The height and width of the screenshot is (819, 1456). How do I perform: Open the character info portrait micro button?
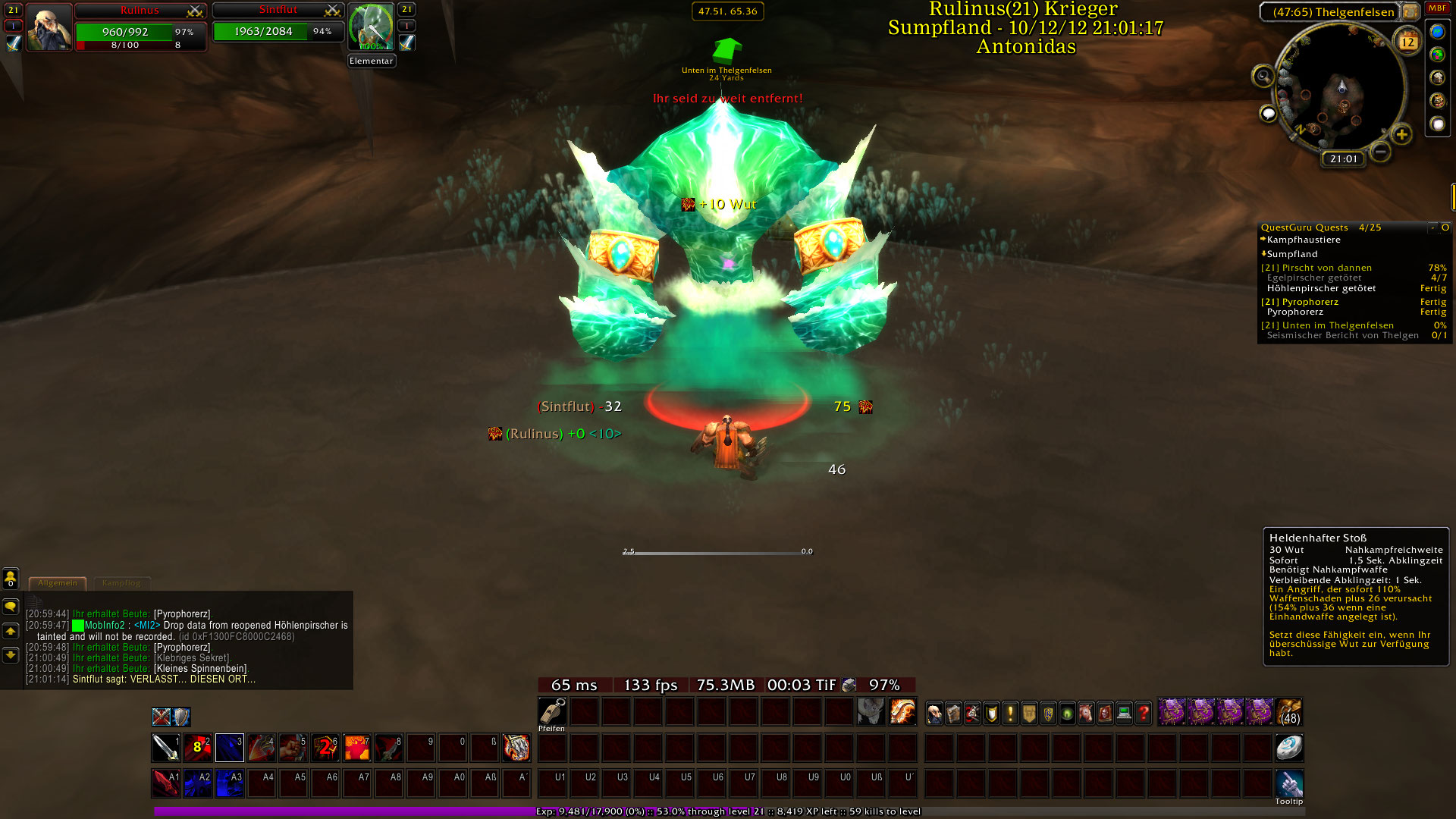click(x=934, y=713)
